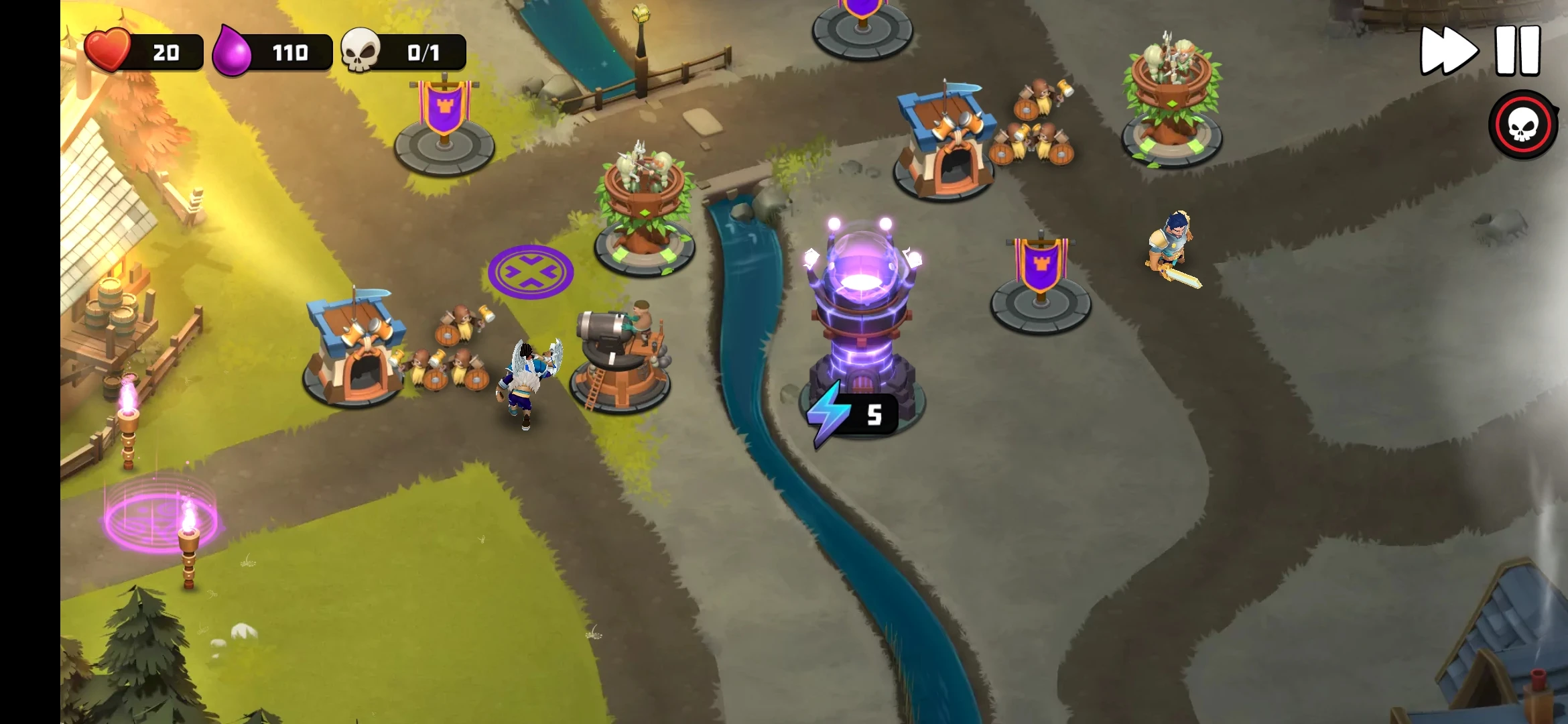Viewport: 1568px width, 724px height.
Task: Speed up the game with fast-forward
Action: coord(1449,51)
